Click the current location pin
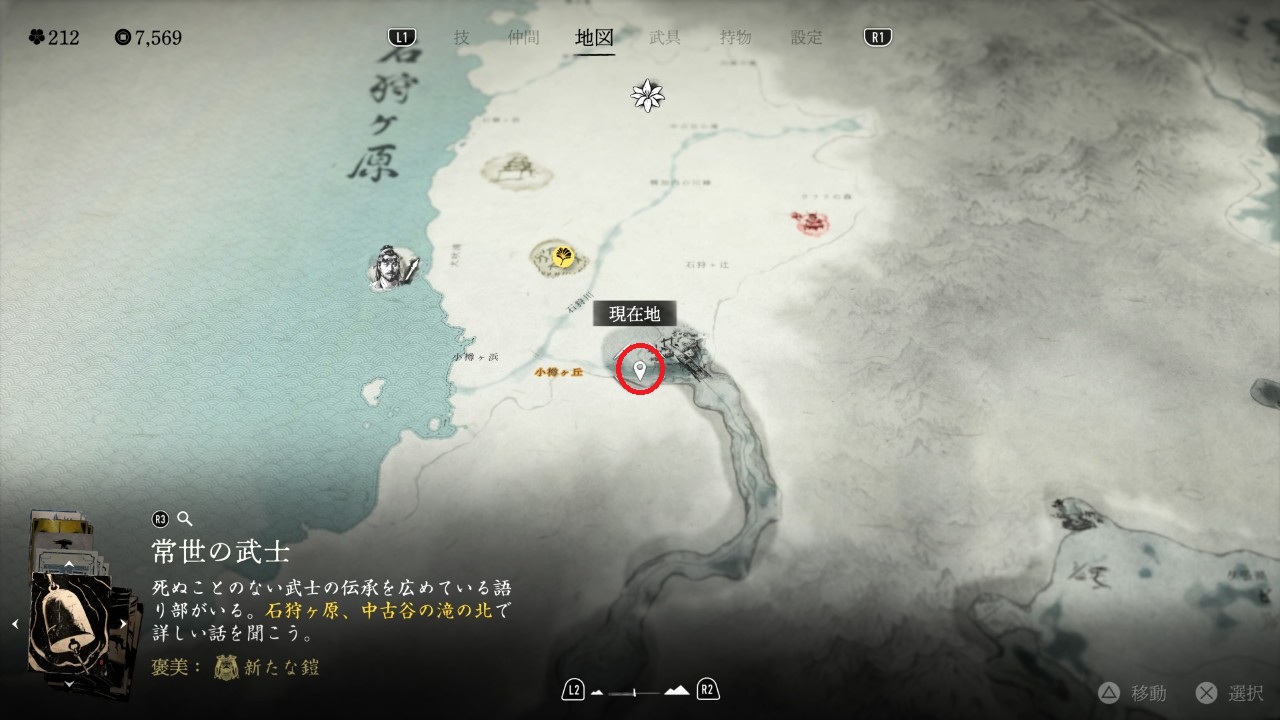This screenshot has width=1280, height=720. [x=641, y=370]
